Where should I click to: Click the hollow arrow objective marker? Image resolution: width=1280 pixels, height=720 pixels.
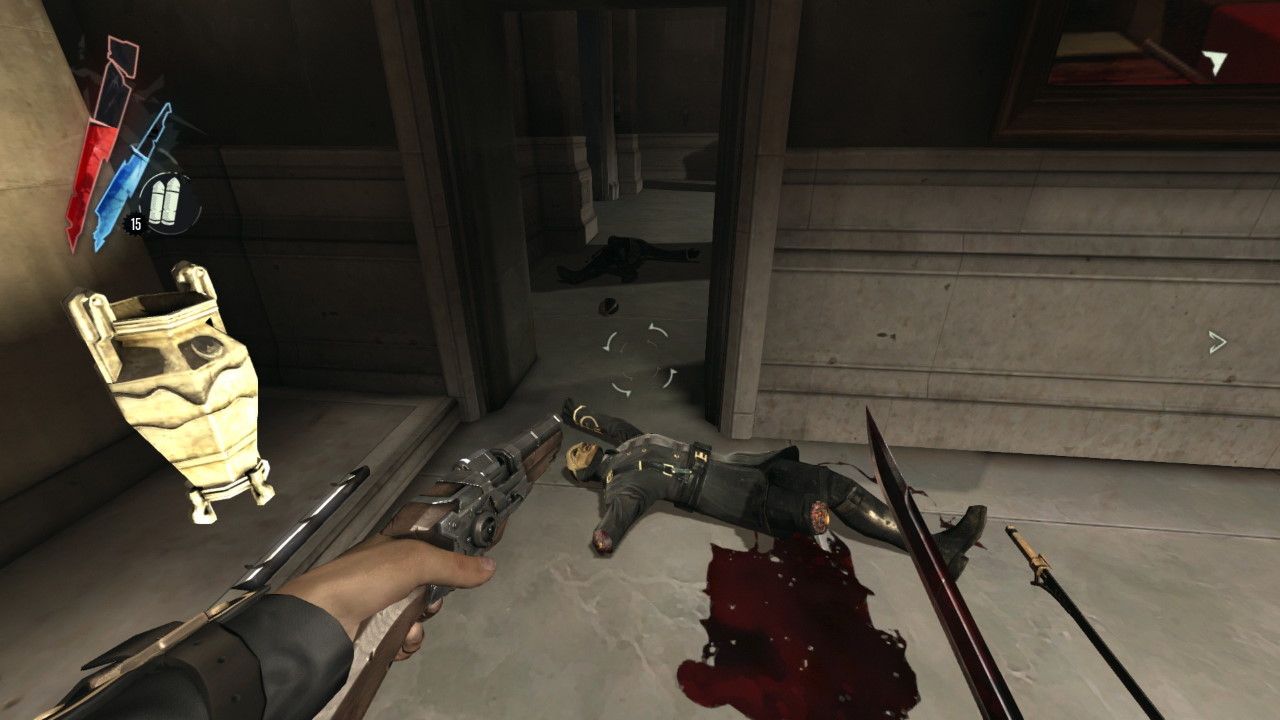tap(1217, 343)
